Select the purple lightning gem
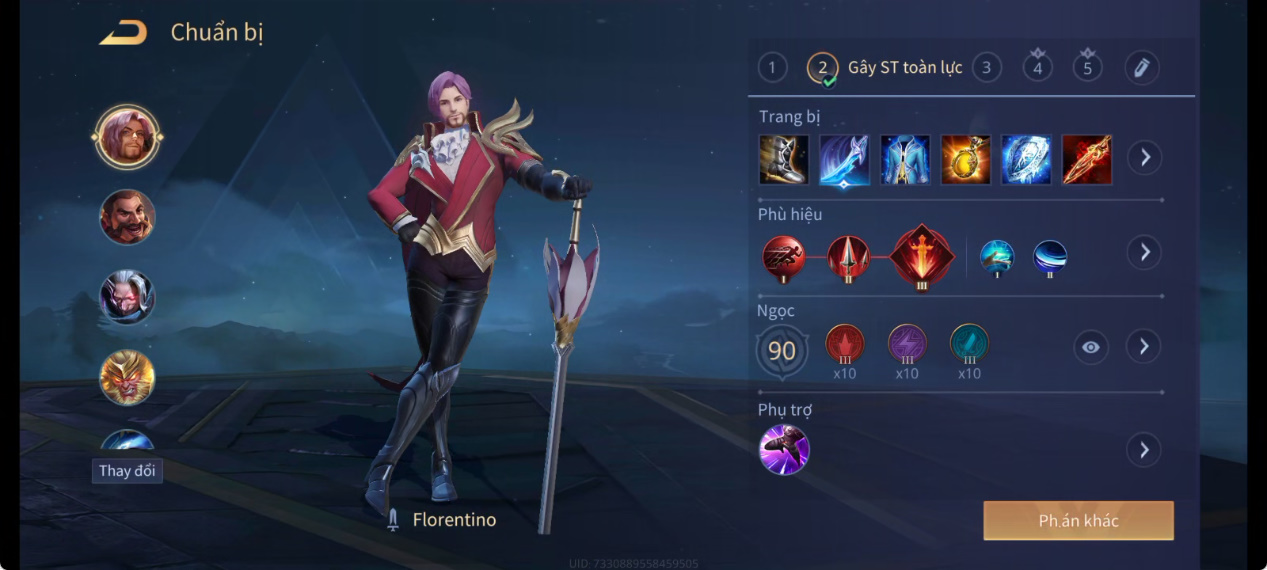Image resolution: width=1267 pixels, height=570 pixels. (907, 344)
